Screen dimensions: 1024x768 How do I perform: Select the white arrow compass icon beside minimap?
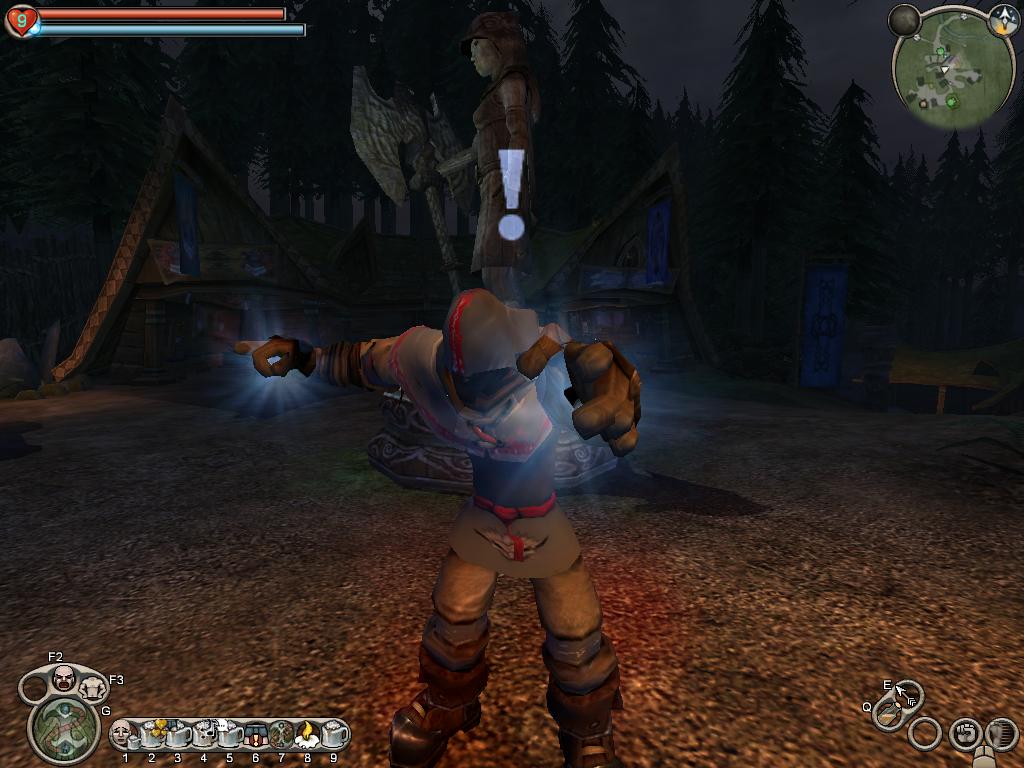pos(1003,19)
